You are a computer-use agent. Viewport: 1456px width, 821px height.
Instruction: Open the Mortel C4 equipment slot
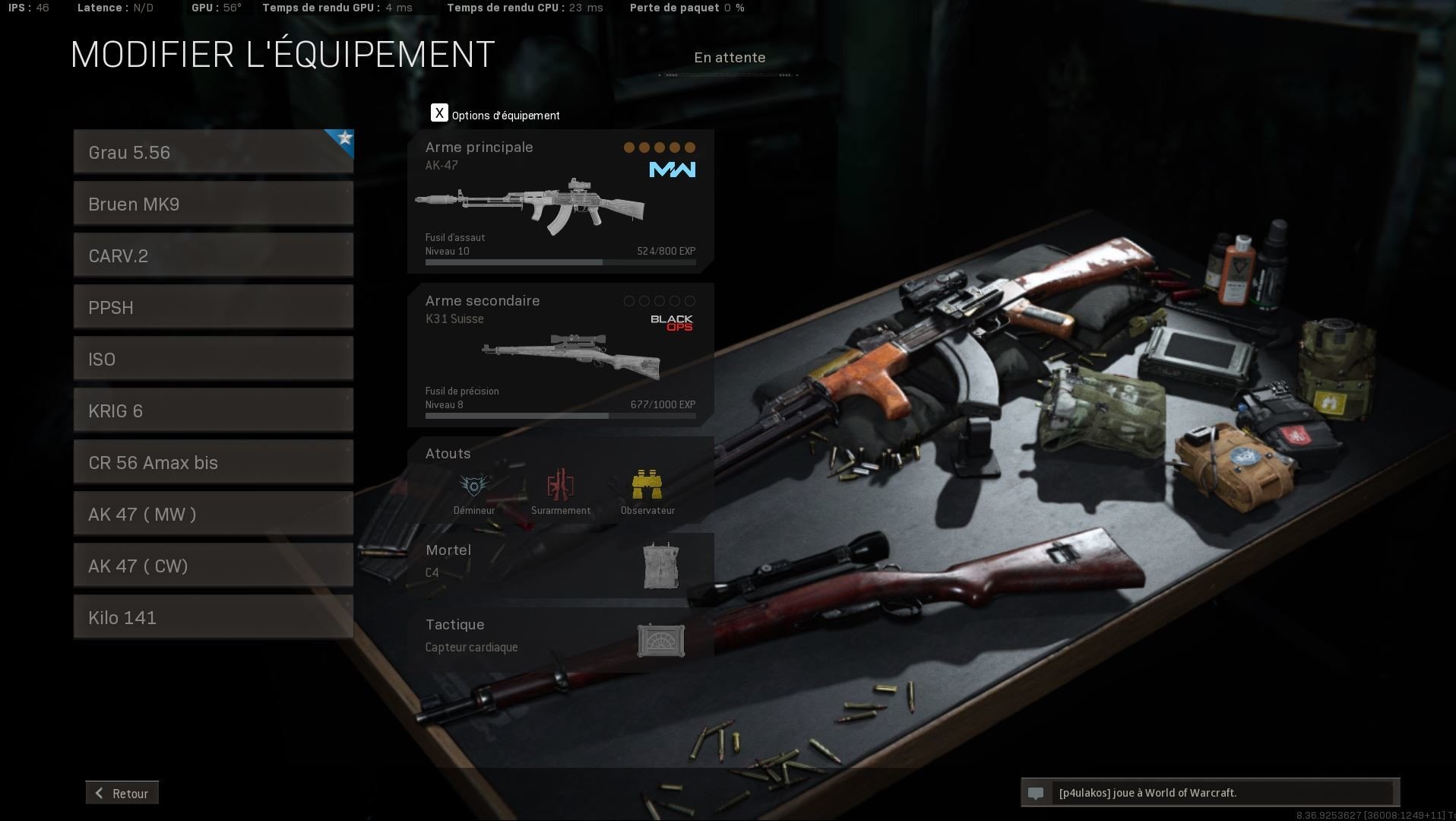point(560,565)
